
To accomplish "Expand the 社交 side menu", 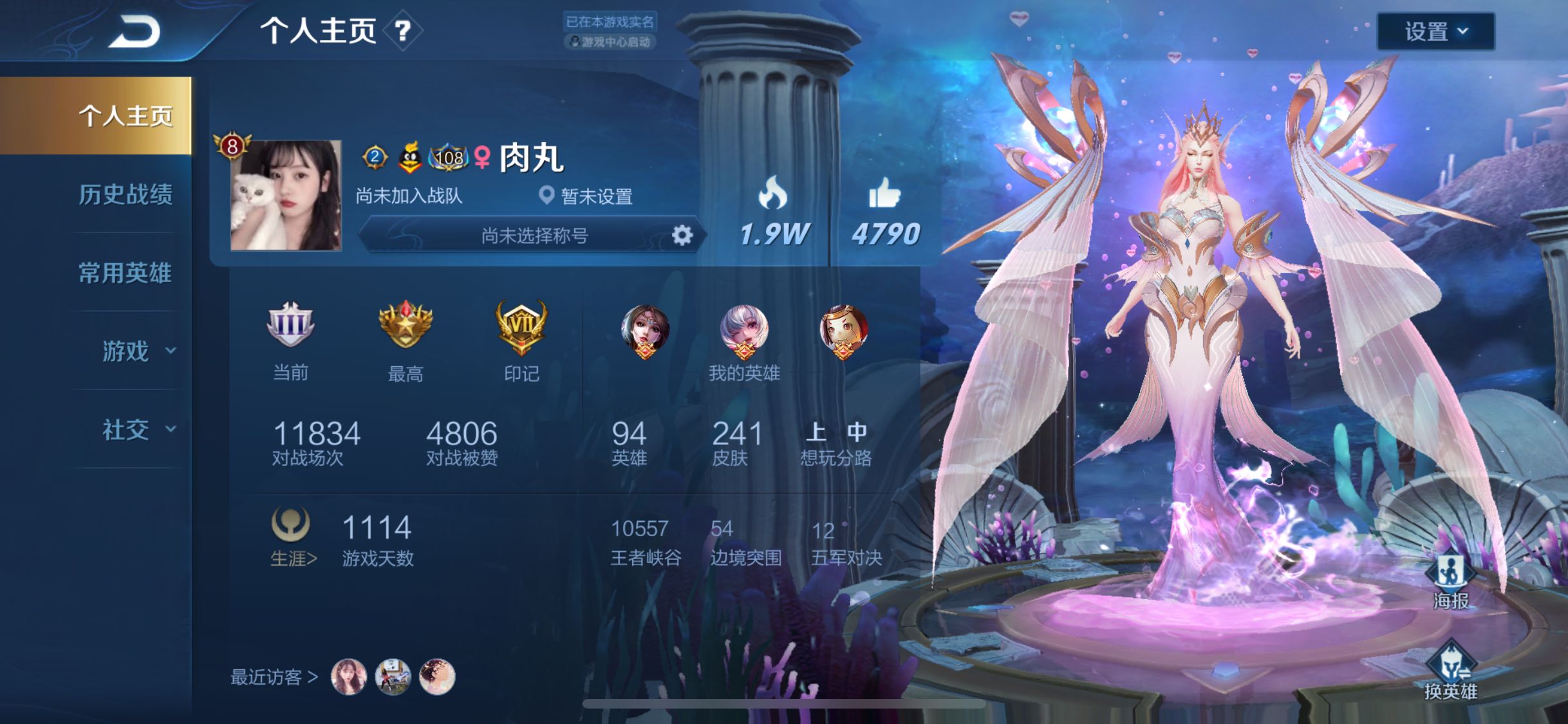I will pos(137,430).
